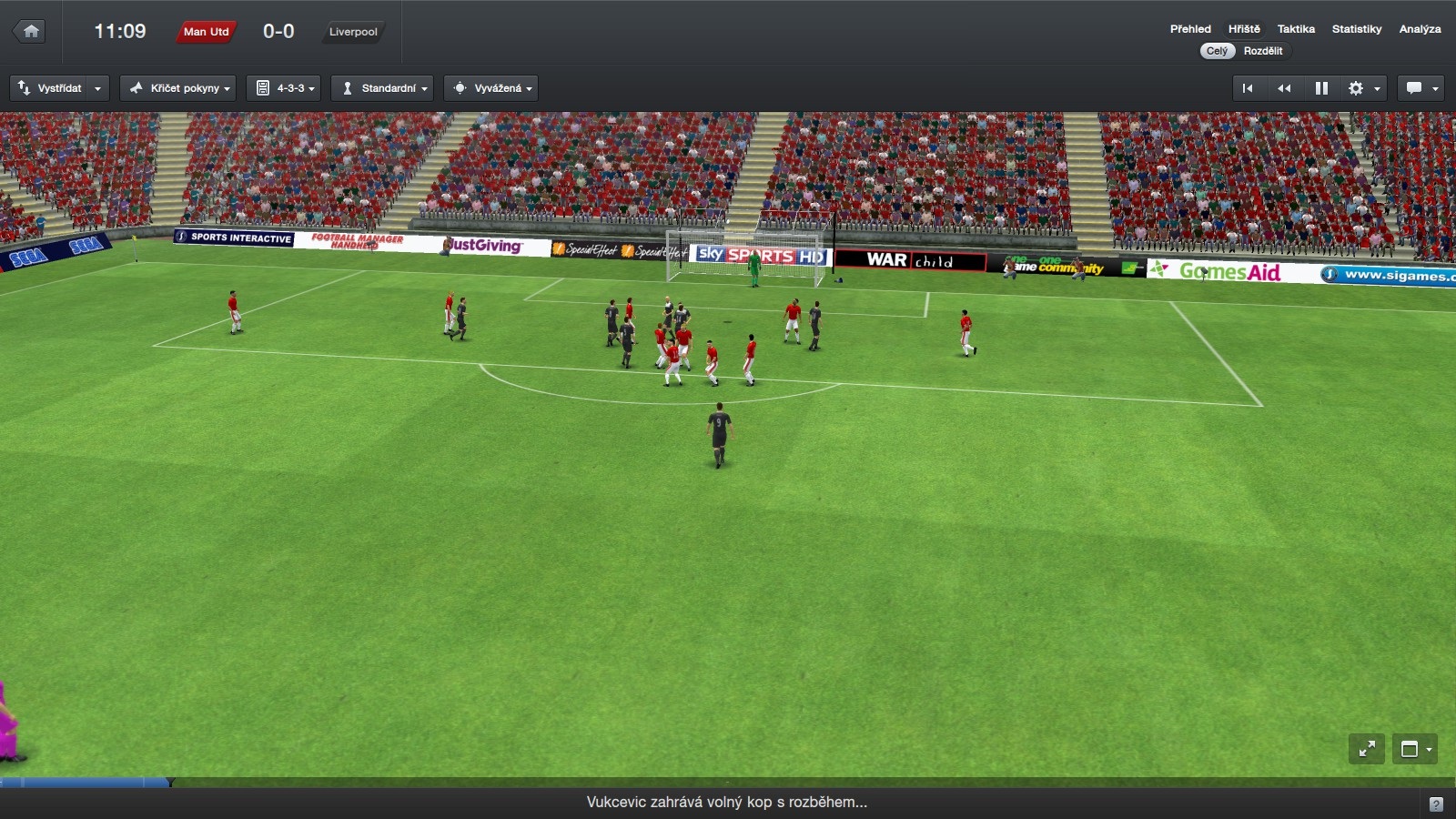This screenshot has width=1456, height=819.
Task: Open the speech bubble commentary menu
Action: pyautogui.click(x=1421, y=88)
